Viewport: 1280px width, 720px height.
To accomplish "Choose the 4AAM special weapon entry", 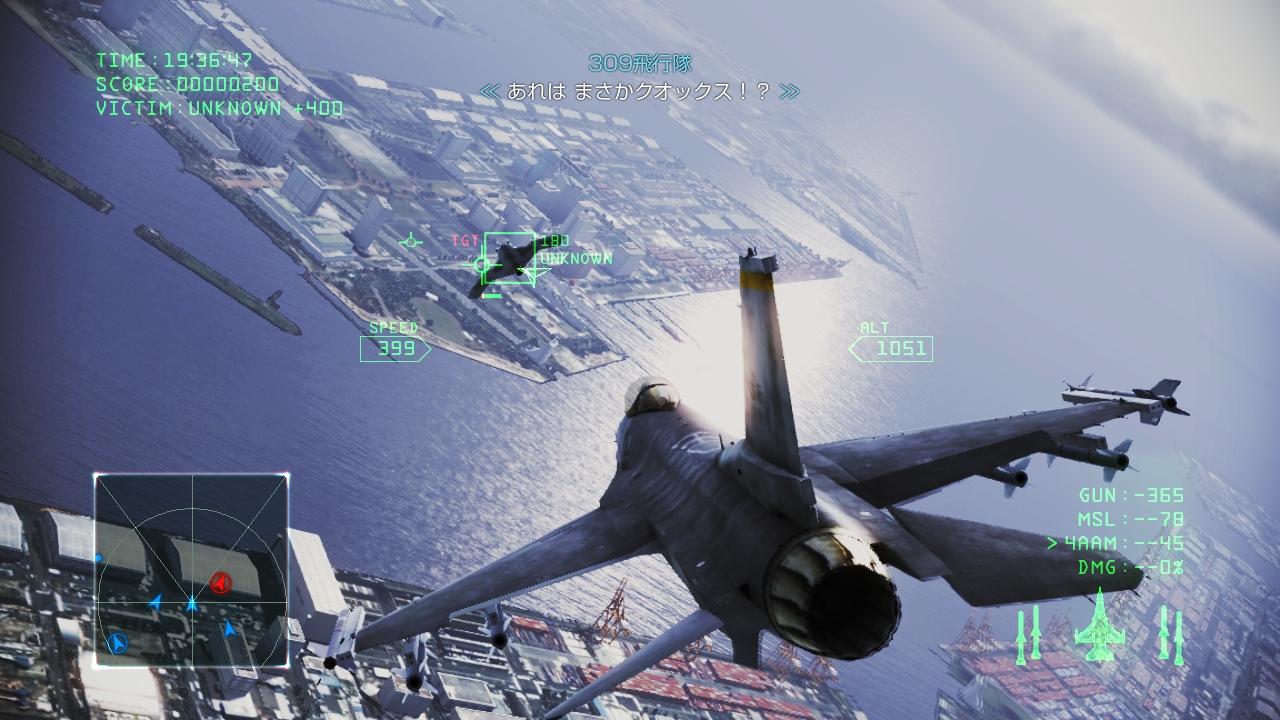I will click(1116, 543).
